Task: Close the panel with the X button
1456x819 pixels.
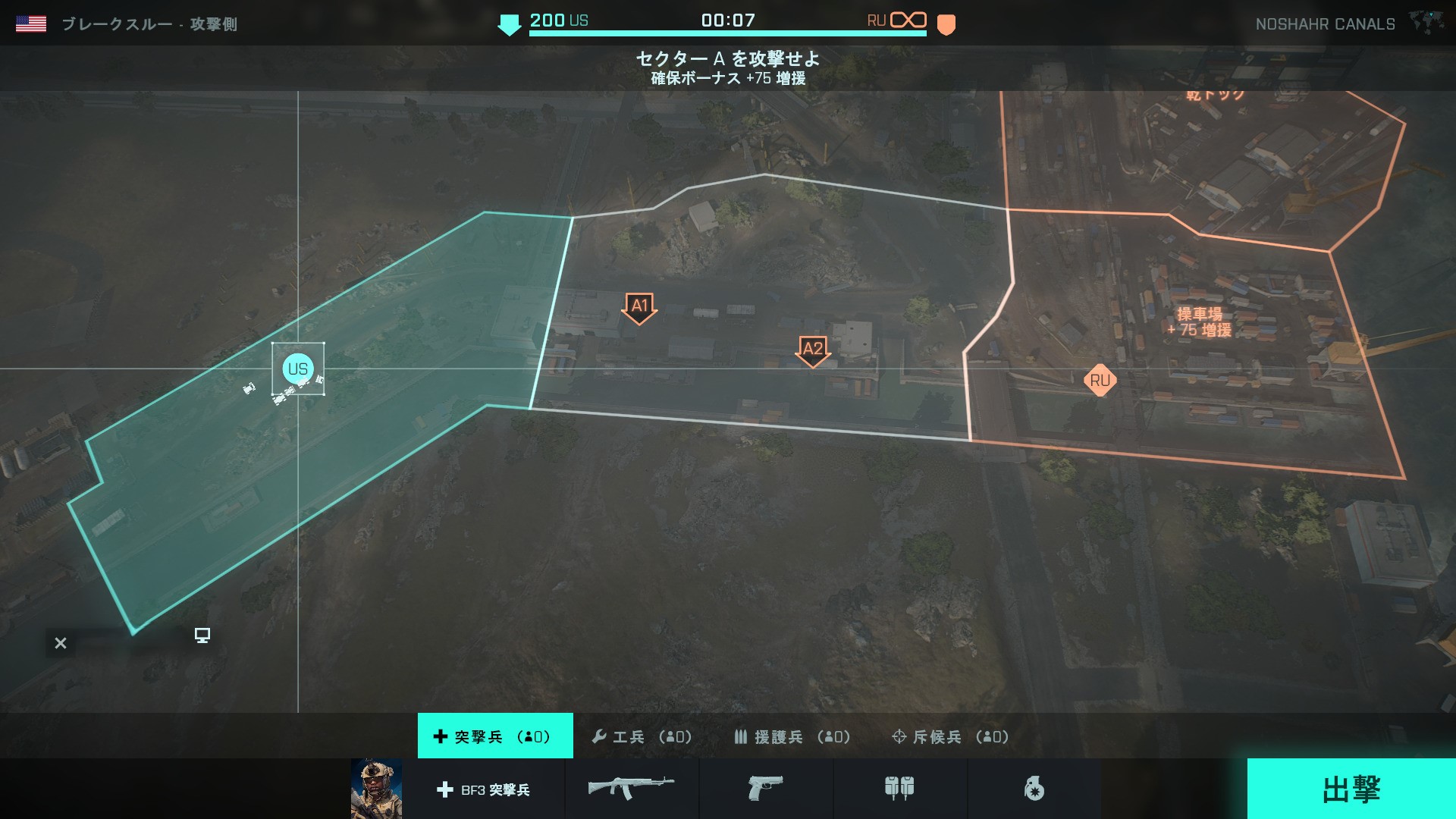Action: pos(61,643)
